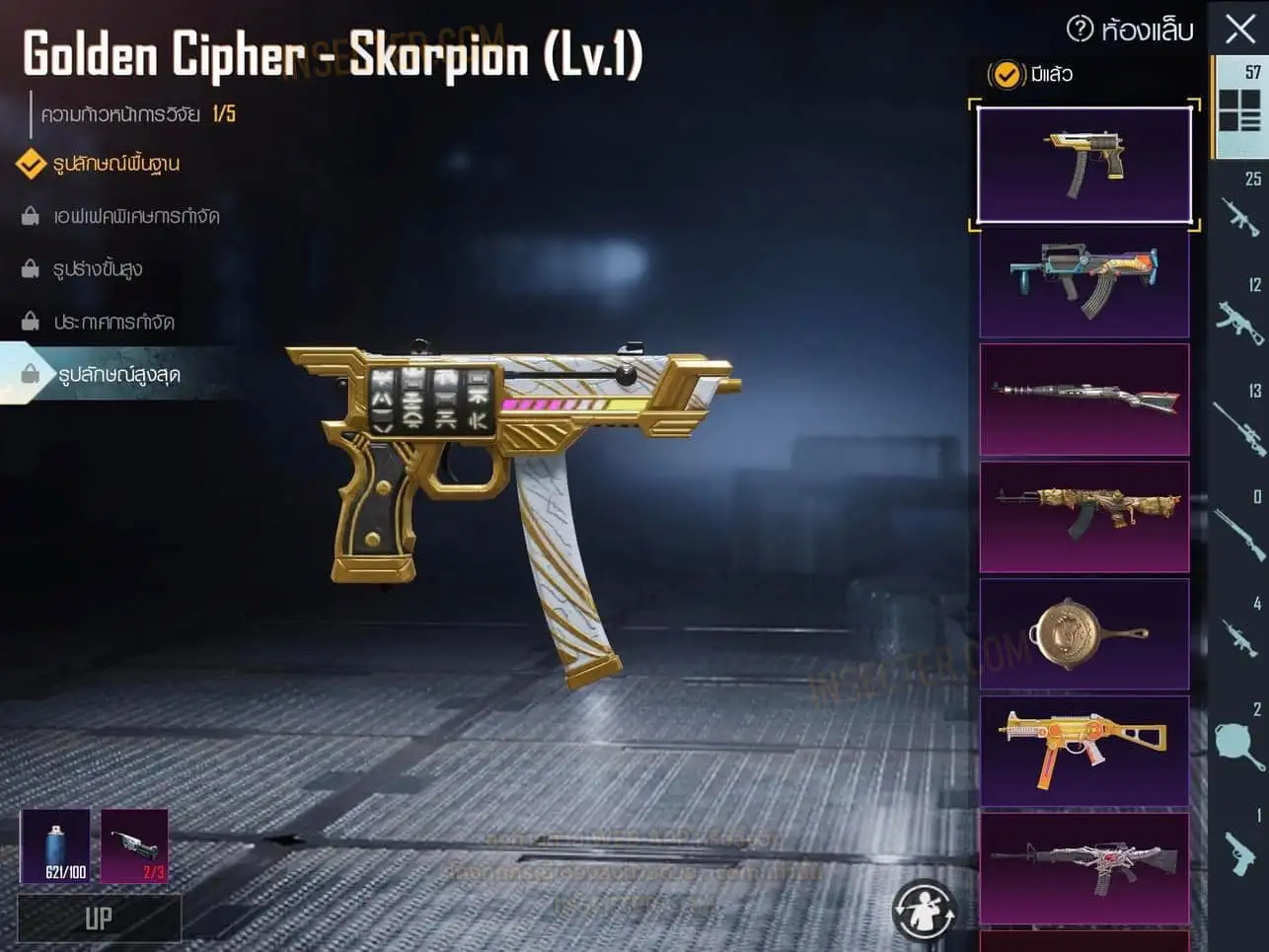This screenshot has width=1269, height=952.
Task: Open the frying pan melee category
Action: (1239, 742)
